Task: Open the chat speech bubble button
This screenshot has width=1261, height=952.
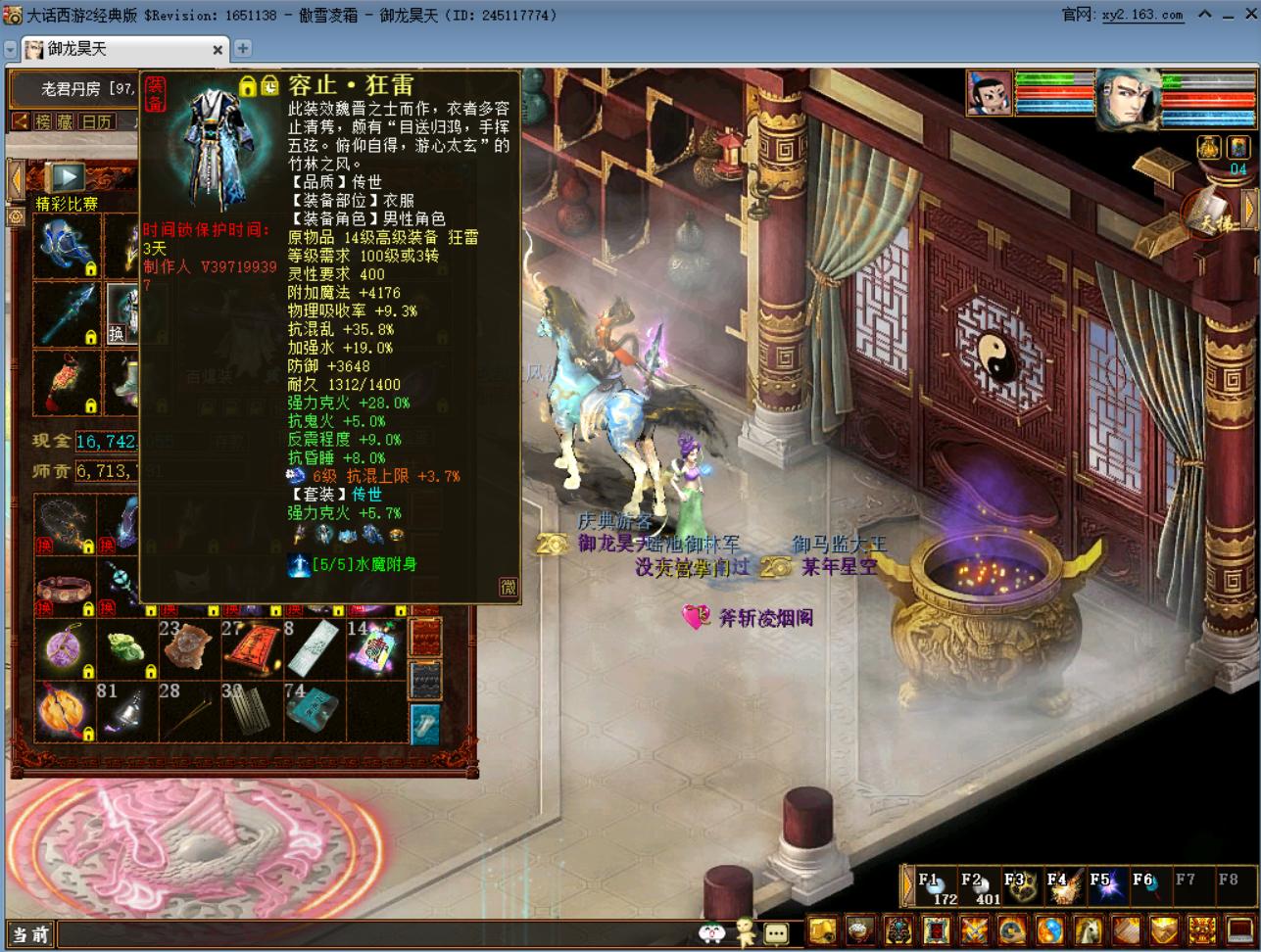Action: click(776, 931)
